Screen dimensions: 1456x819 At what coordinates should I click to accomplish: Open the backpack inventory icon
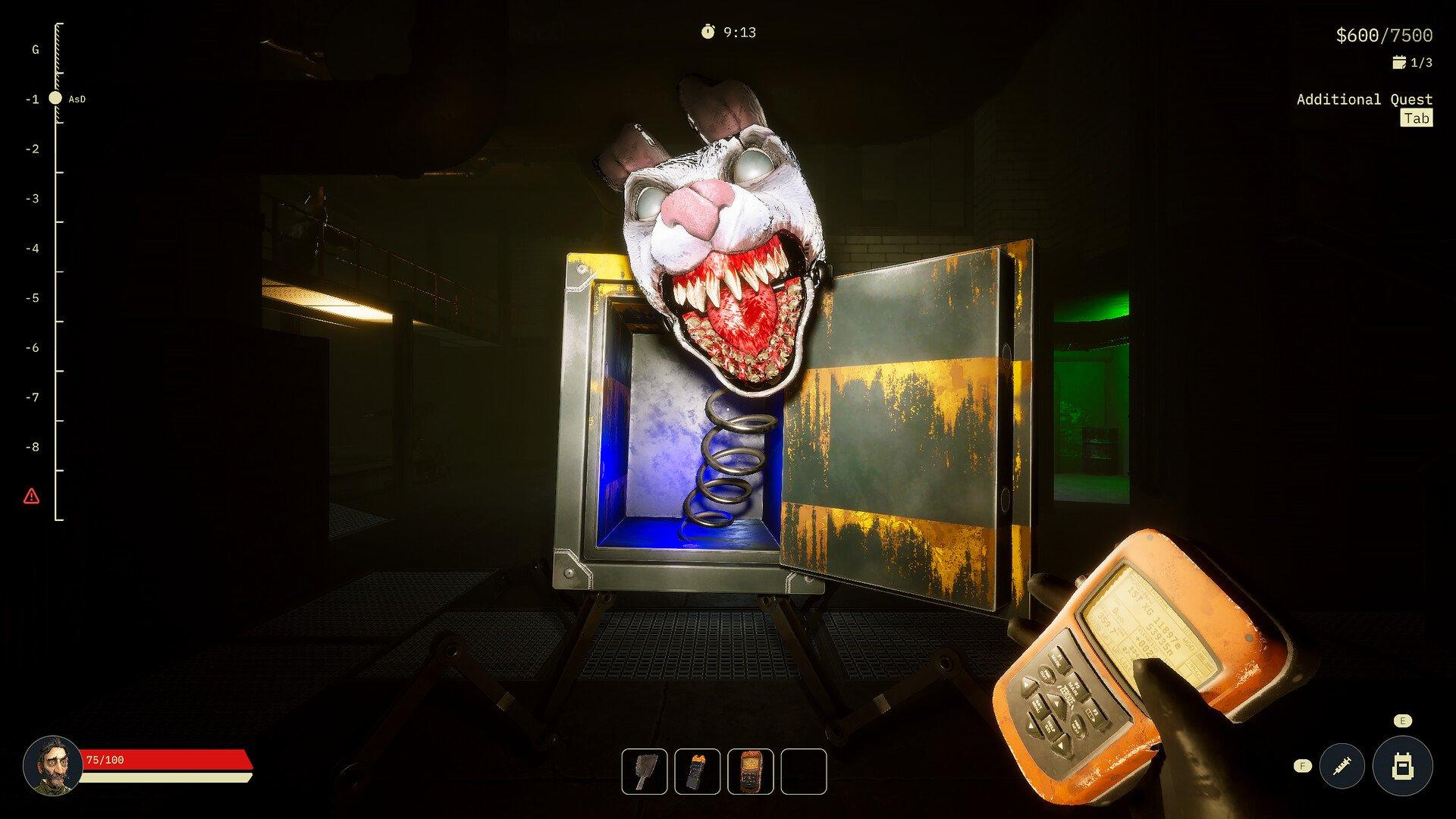click(1402, 766)
